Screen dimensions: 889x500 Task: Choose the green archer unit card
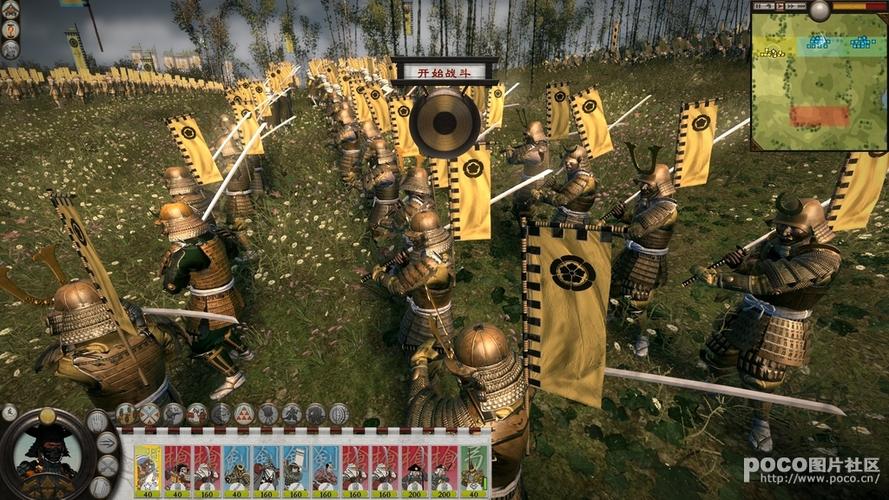click(x=474, y=469)
